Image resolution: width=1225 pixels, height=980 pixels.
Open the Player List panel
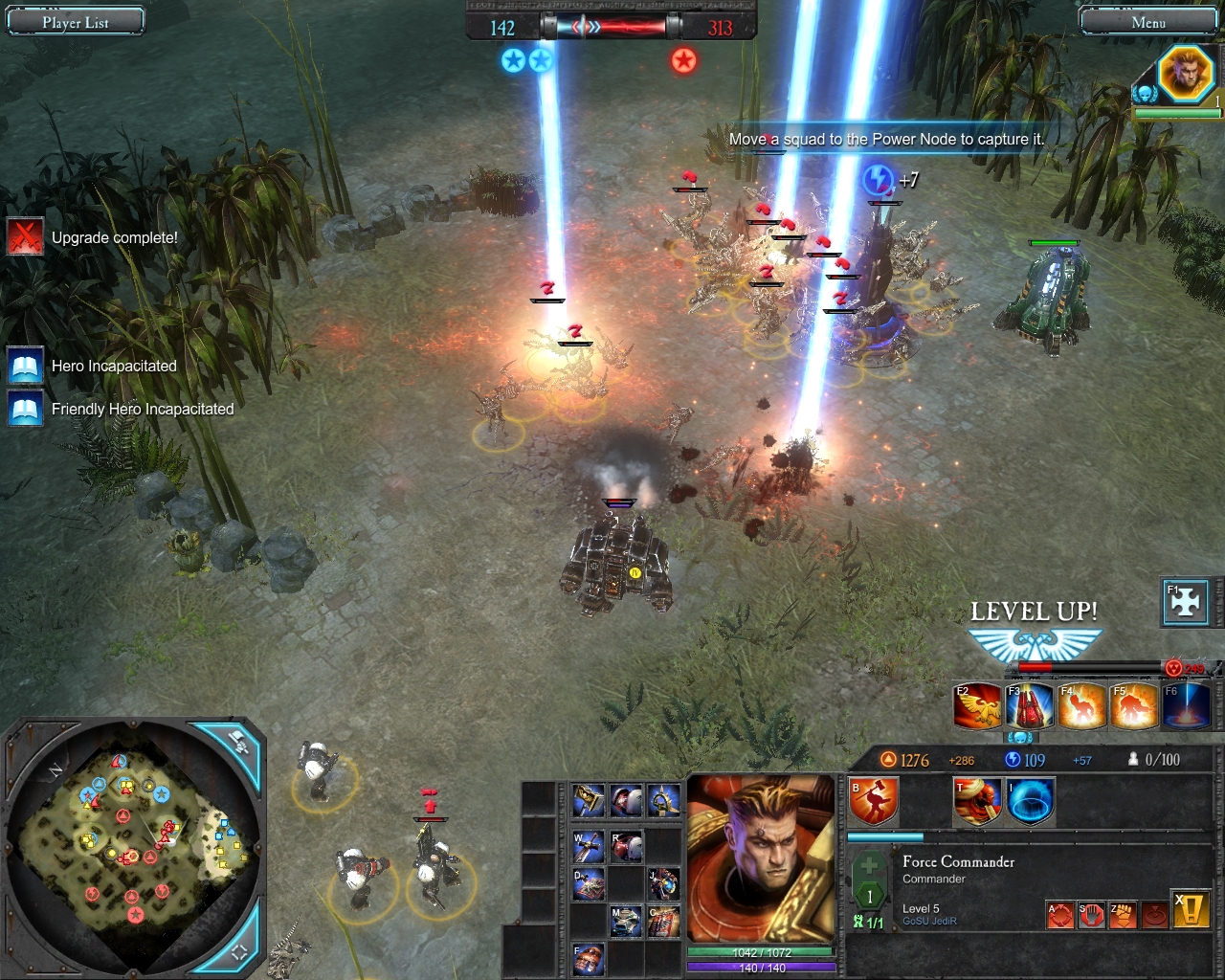(76, 21)
